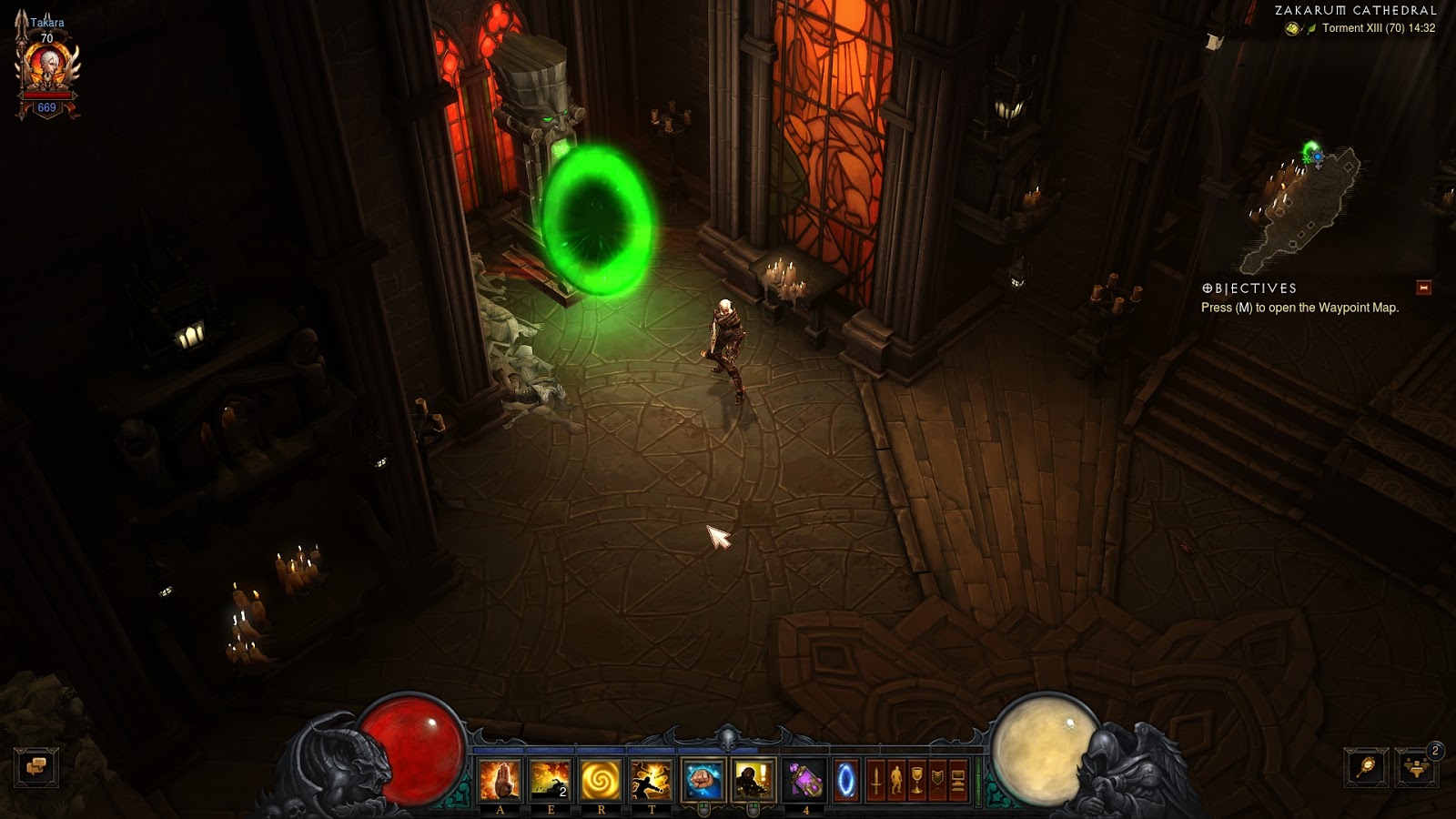The image size is (1456, 819).
Task: Open the Skills menu sword button
Action: [x=876, y=781]
